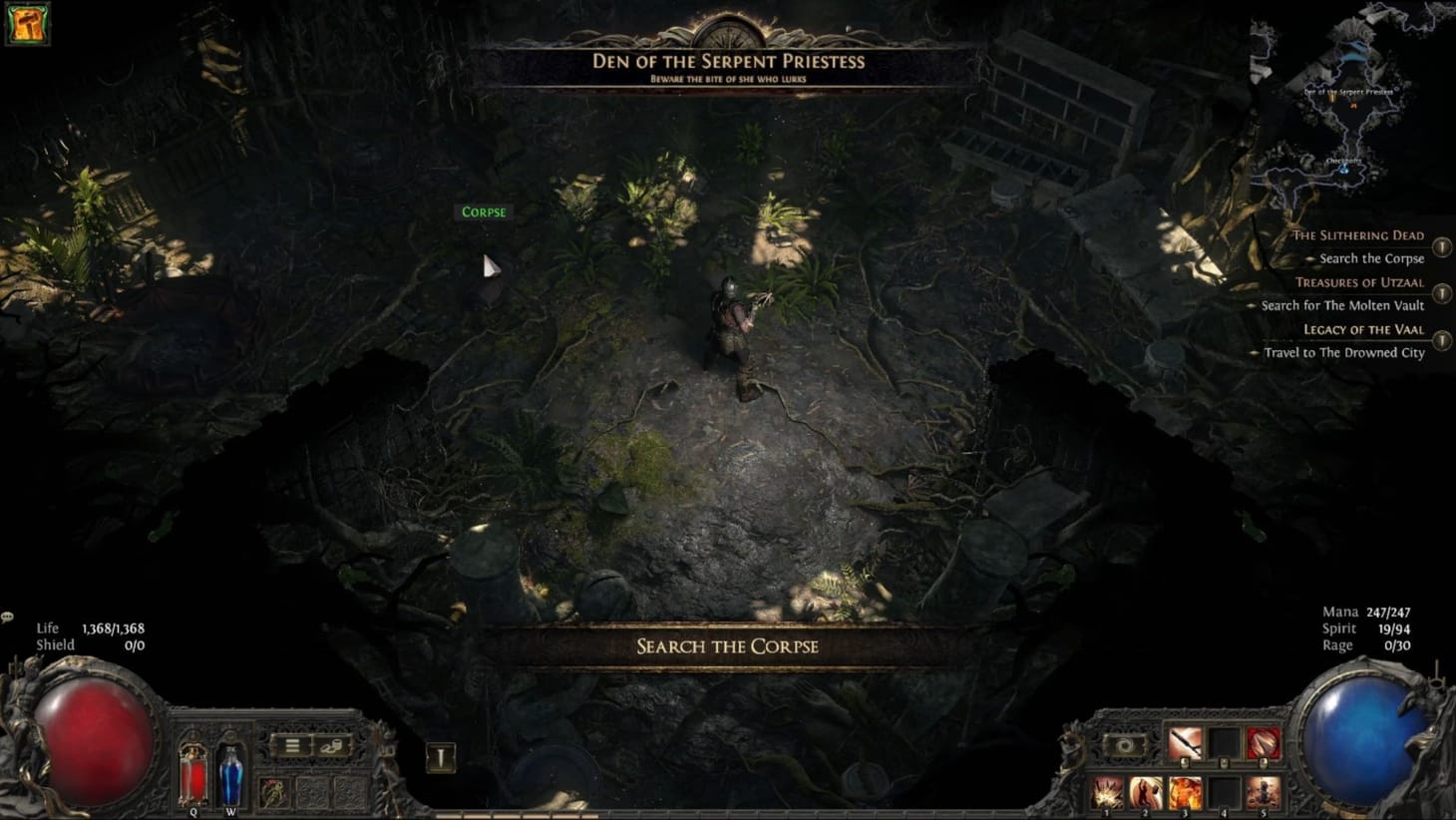The image size is (1456, 820).
Task: Select the green Corpse label in the world
Action: pos(484,211)
